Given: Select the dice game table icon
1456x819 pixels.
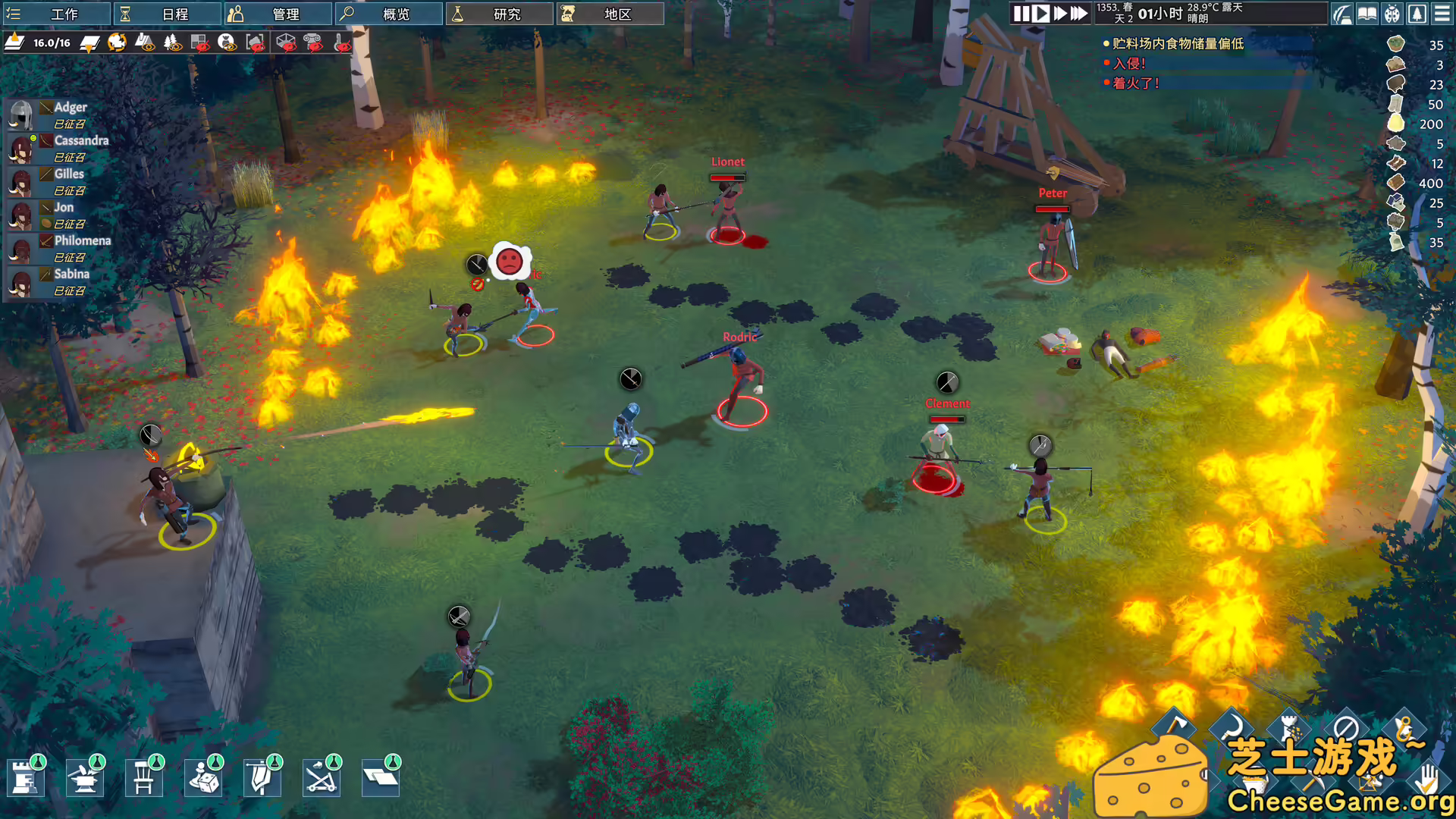Looking at the screenshot, I should [202, 777].
